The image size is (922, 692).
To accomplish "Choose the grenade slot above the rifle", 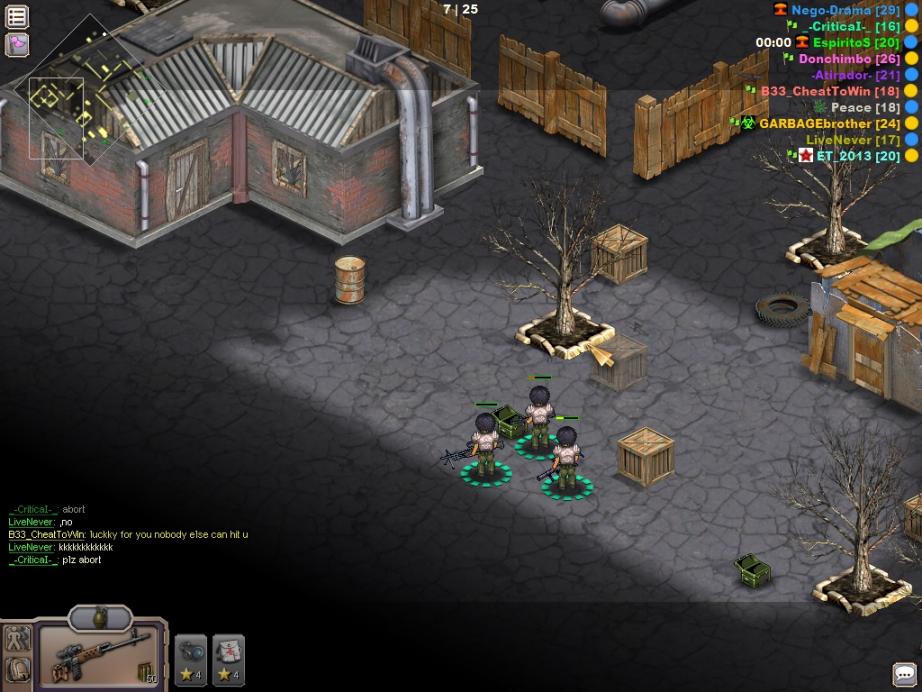I will point(100,616).
